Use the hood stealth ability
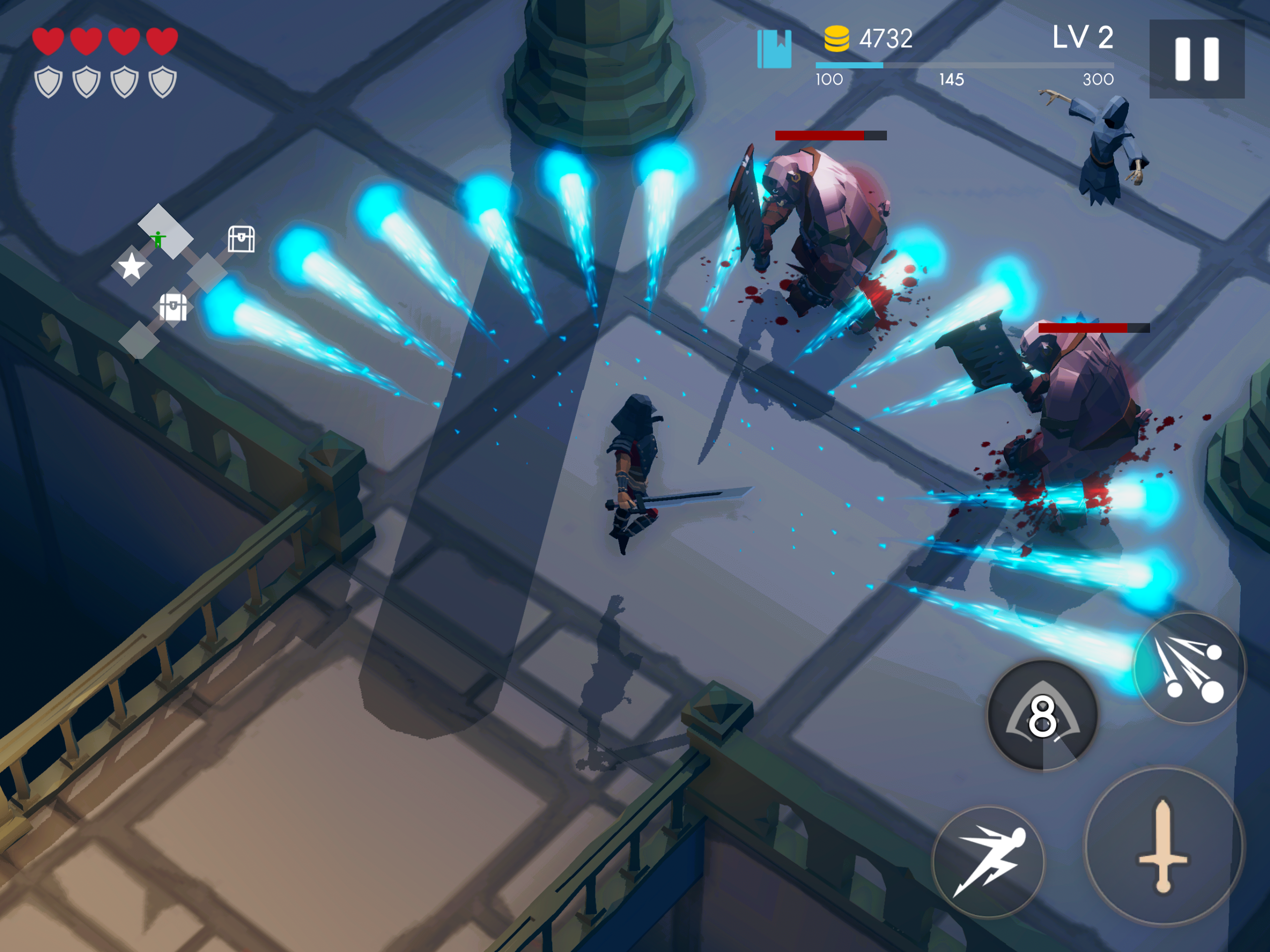Image resolution: width=1270 pixels, height=952 pixels. [x=1042, y=715]
